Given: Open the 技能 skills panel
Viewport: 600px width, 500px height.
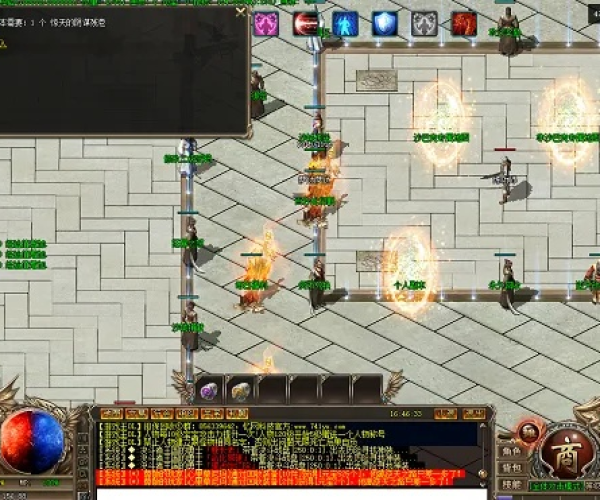Looking at the screenshot, I should point(510,485).
